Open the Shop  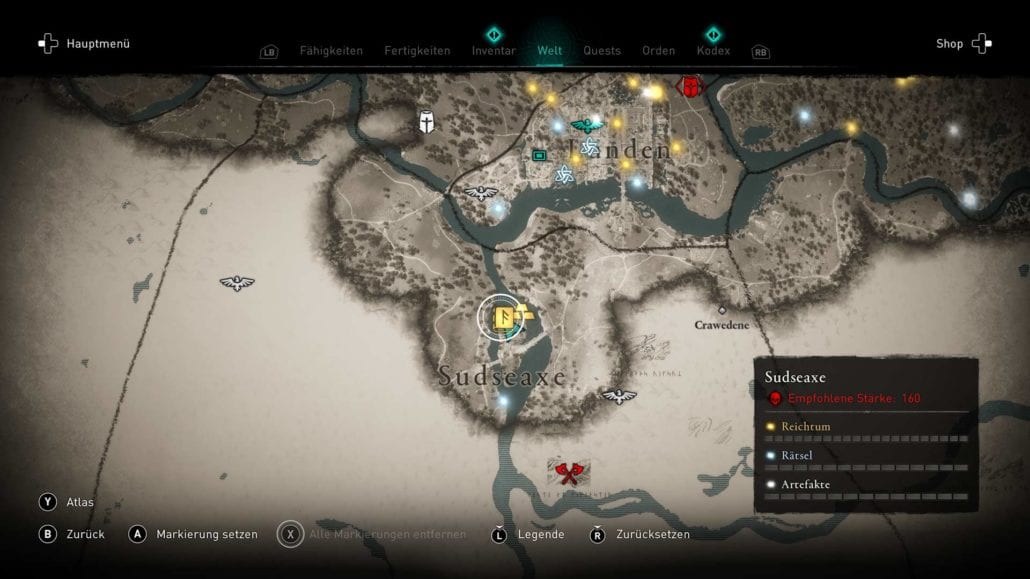coord(949,44)
